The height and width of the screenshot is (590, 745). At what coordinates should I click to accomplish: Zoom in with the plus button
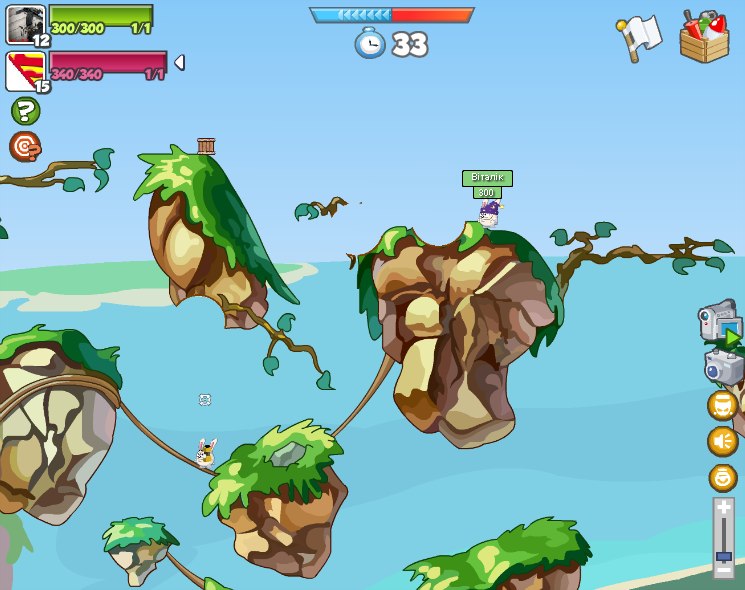(x=724, y=508)
